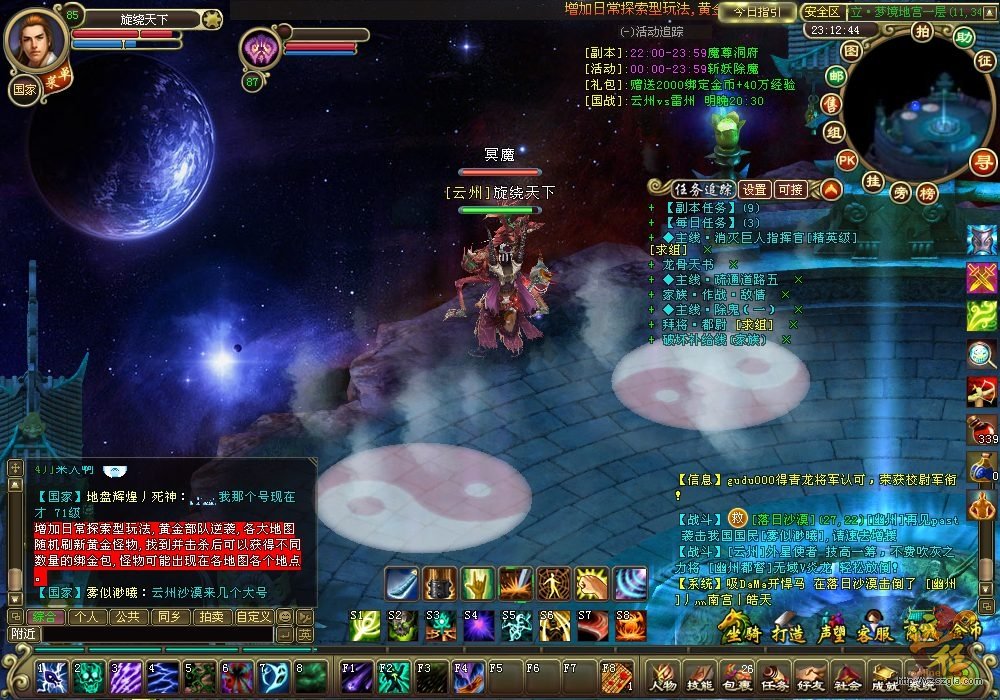
Task: Show 可接 available quests
Action: pos(790,189)
